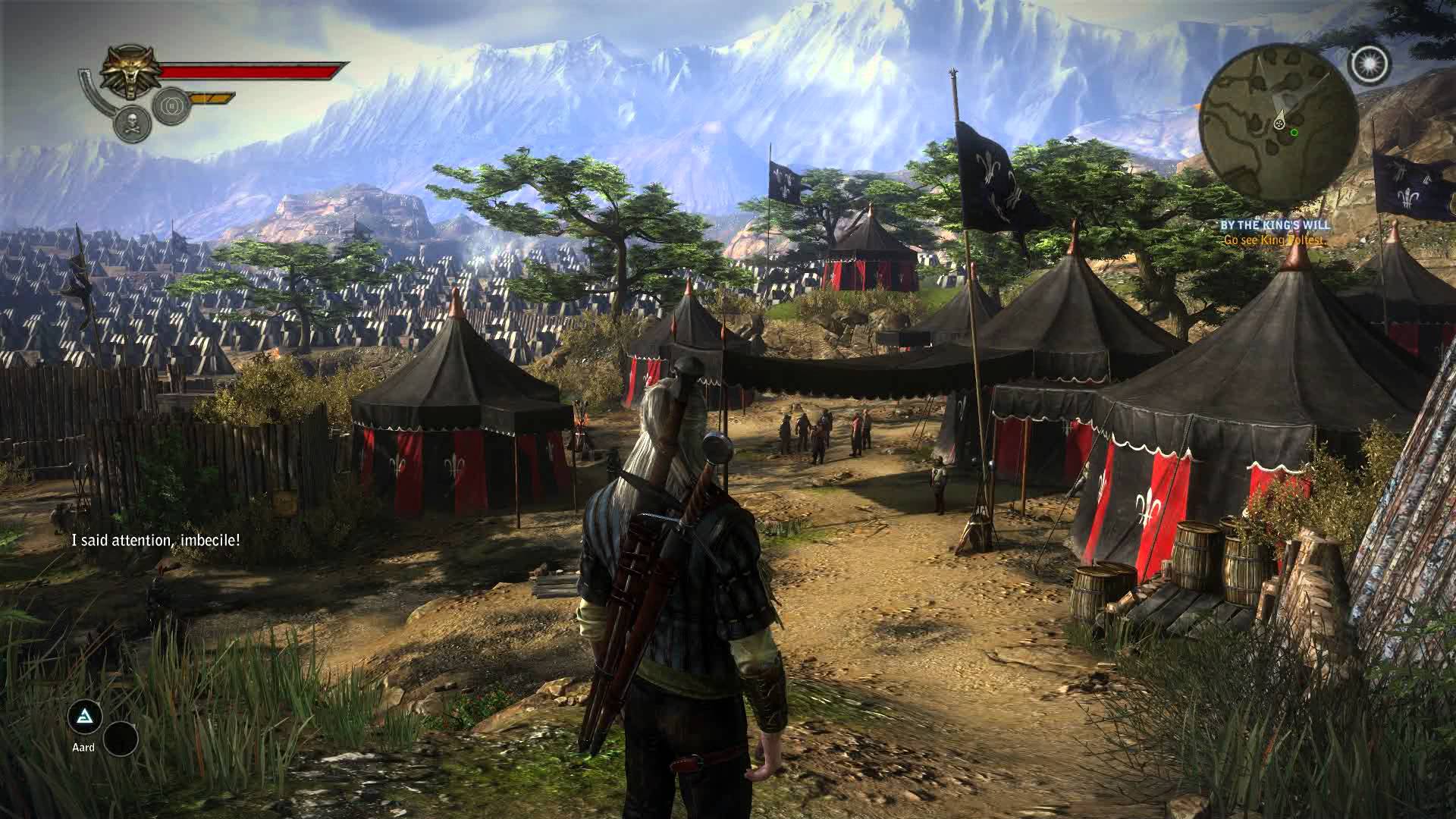Screen dimensions: 1456x819
Task: Select the circular vigor indicator near the medallion
Action: pos(172,104)
